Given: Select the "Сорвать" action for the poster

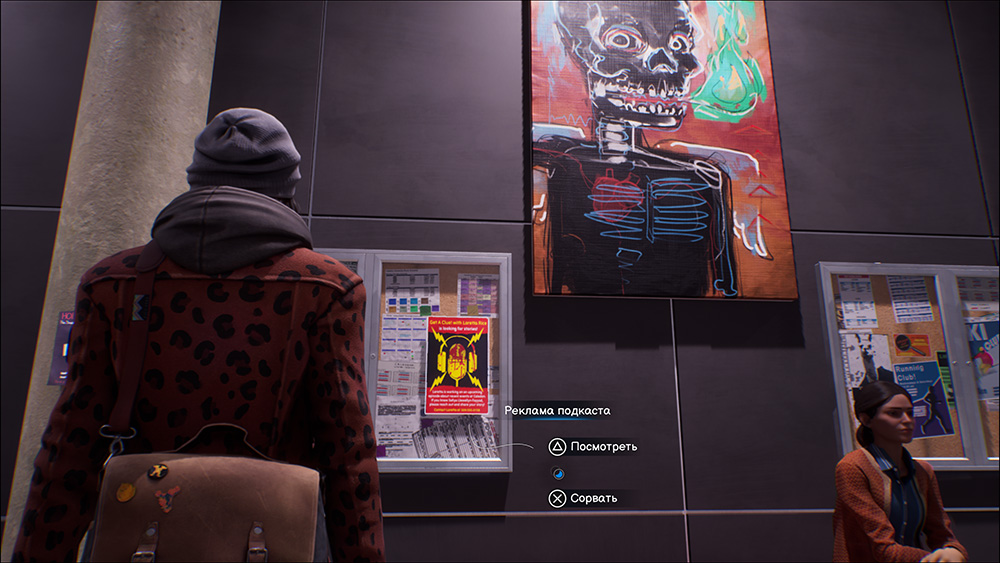Looking at the screenshot, I should coord(585,498).
